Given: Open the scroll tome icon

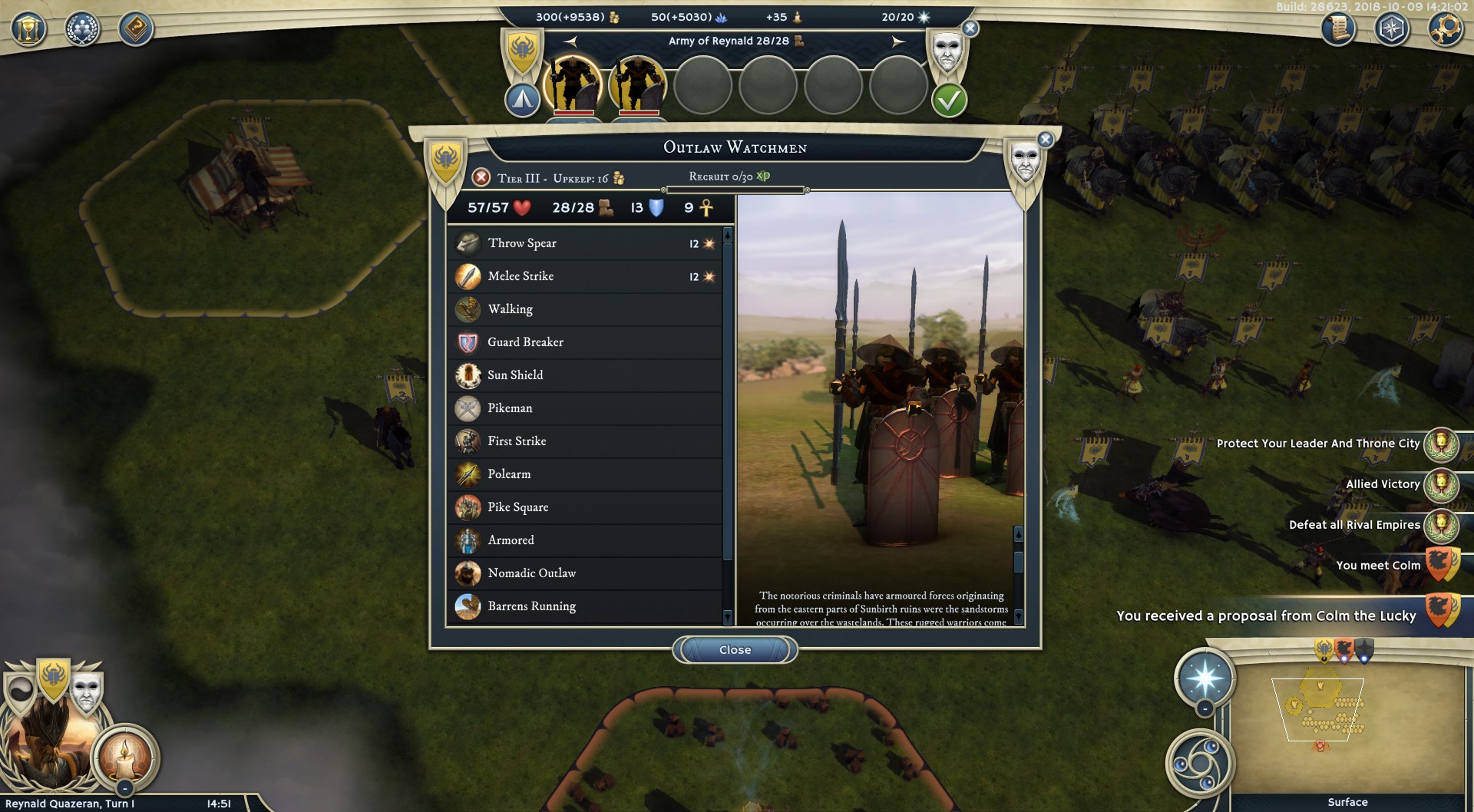Looking at the screenshot, I should pyautogui.click(x=1337, y=30).
